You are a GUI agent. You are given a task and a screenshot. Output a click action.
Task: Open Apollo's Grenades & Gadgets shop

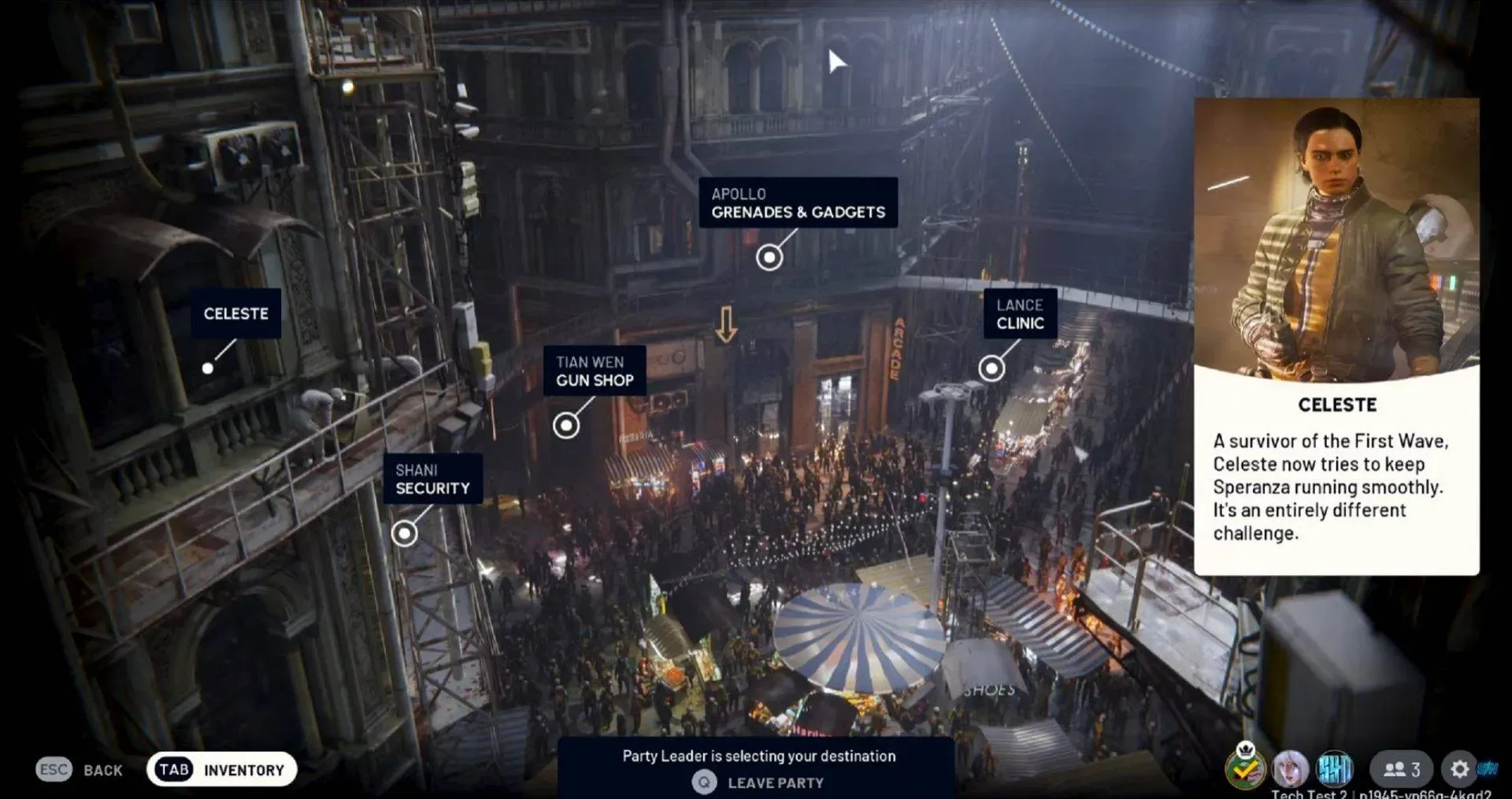(769, 257)
